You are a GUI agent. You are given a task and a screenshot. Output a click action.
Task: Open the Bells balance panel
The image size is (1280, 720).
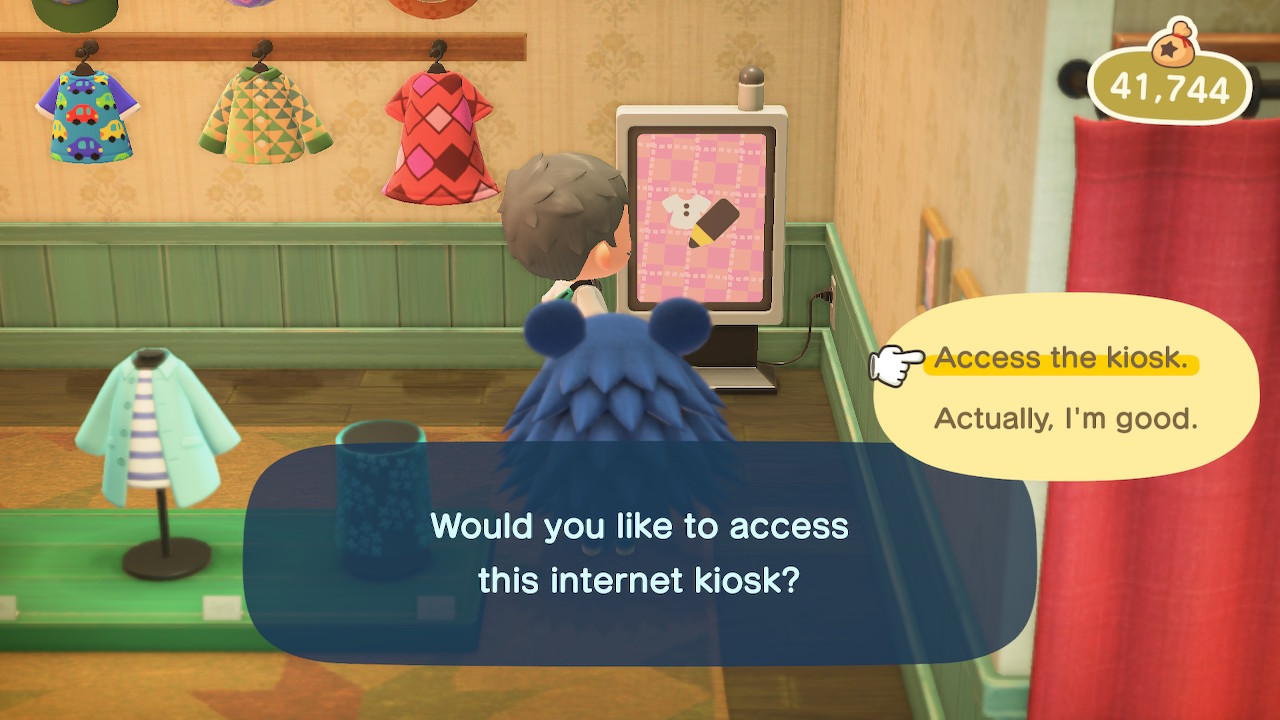point(1180,90)
